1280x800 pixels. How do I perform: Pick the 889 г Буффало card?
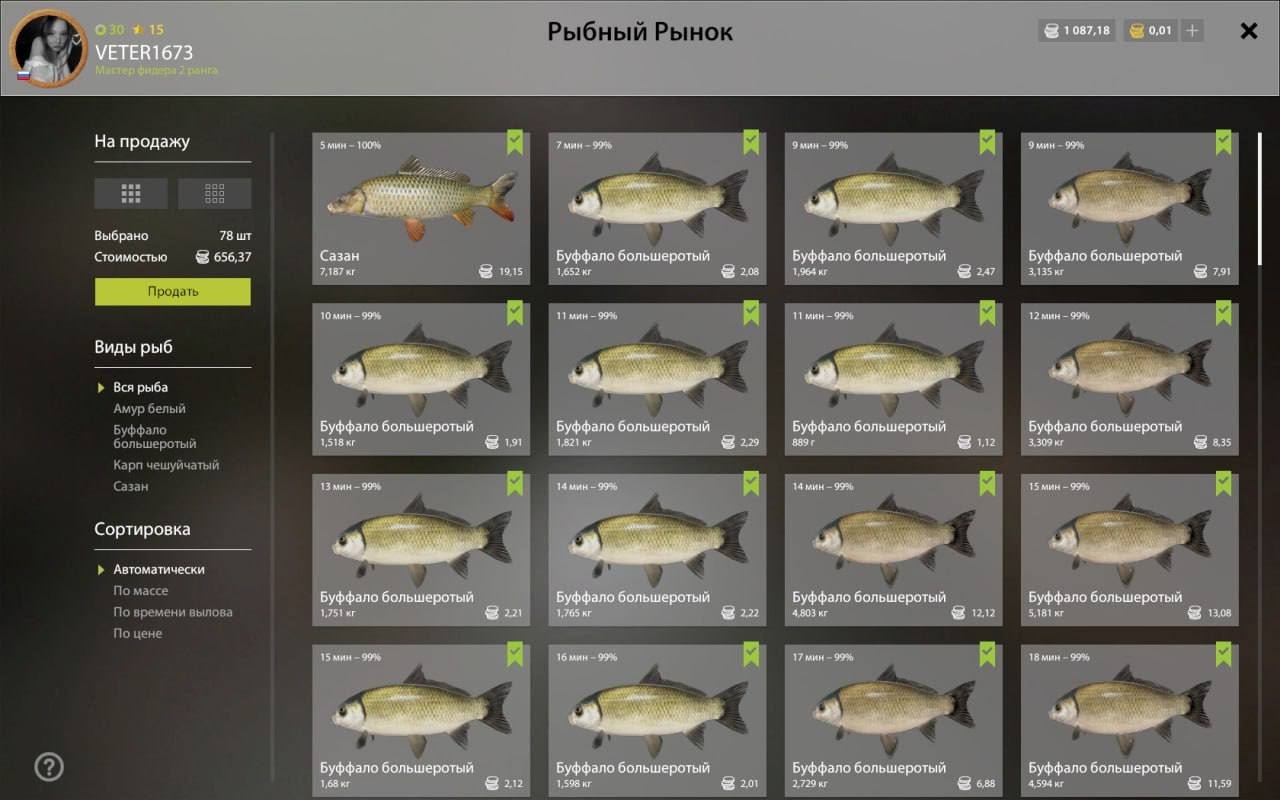(893, 378)
